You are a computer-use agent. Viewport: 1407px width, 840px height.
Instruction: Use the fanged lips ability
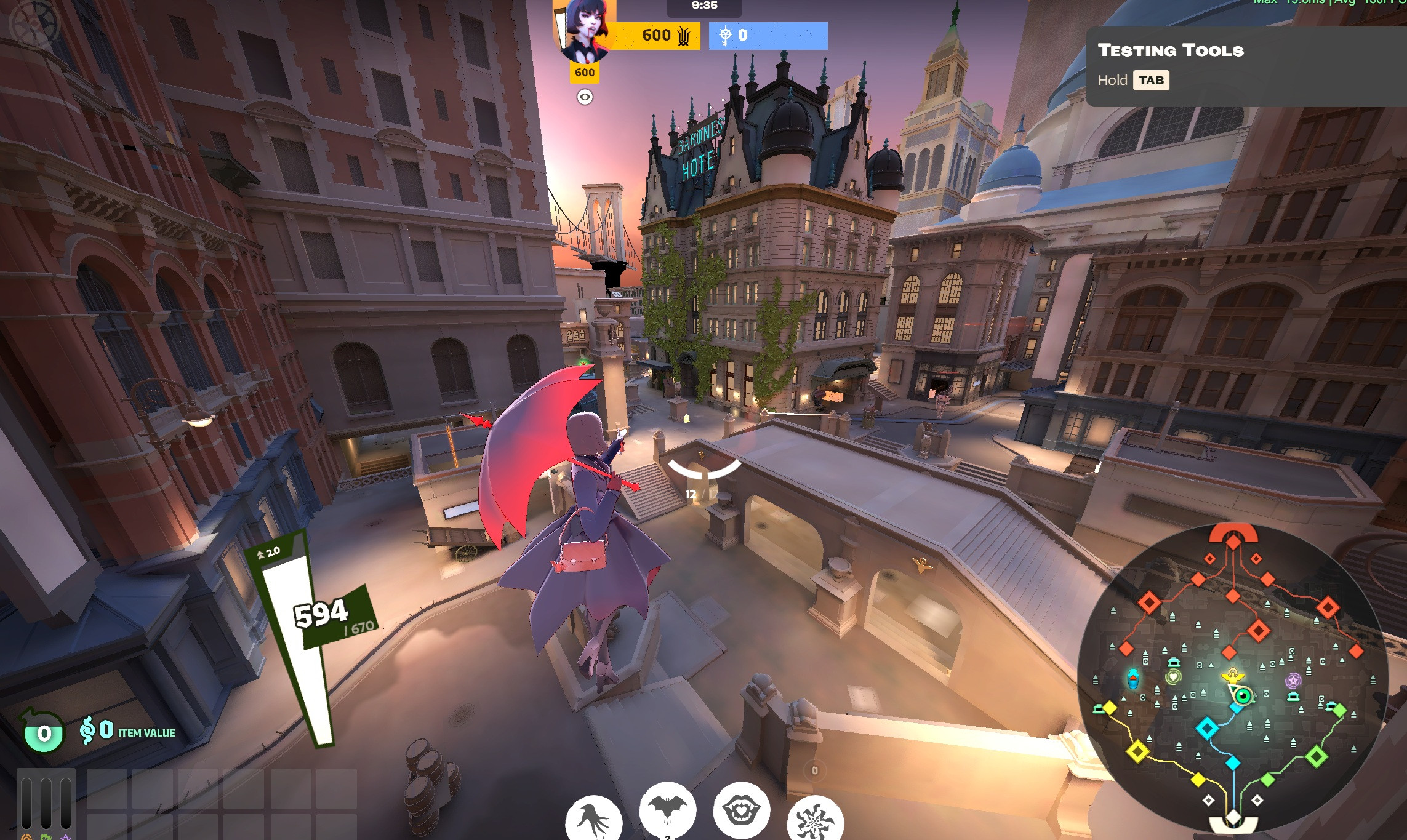pyautogui.click(x=741, y=811)
